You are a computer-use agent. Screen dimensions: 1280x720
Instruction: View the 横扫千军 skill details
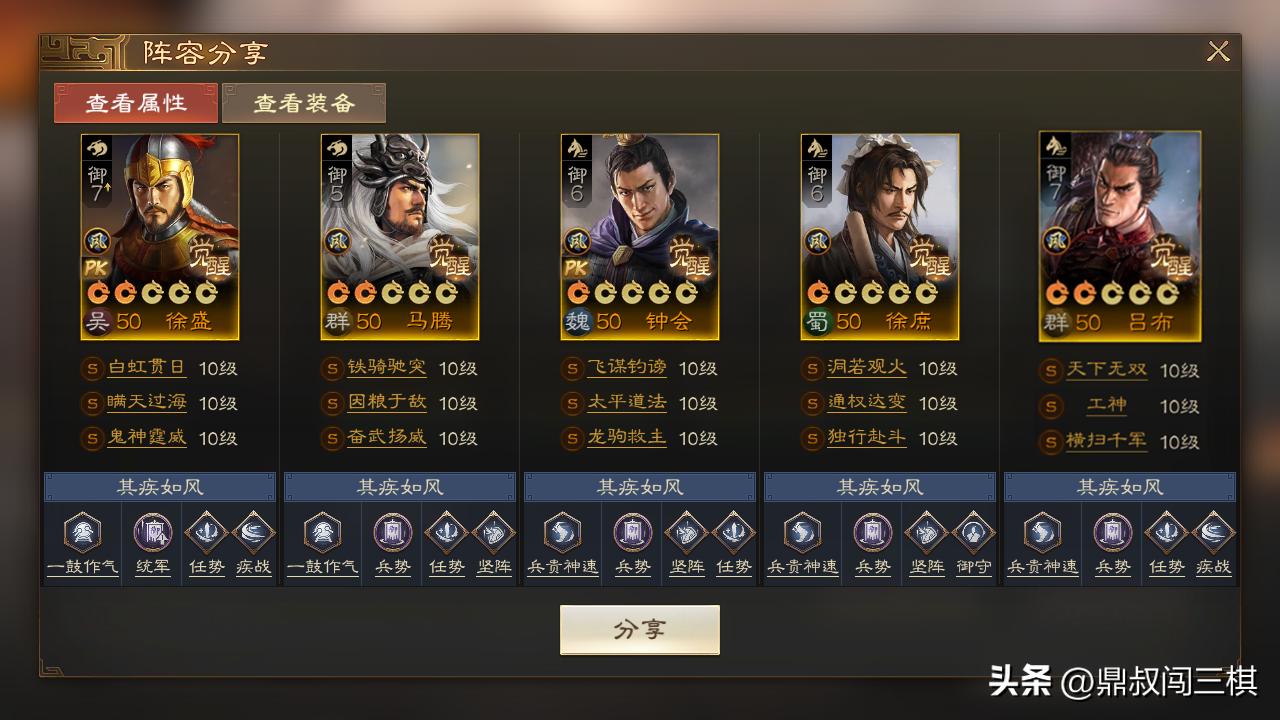pos(1107,441)
